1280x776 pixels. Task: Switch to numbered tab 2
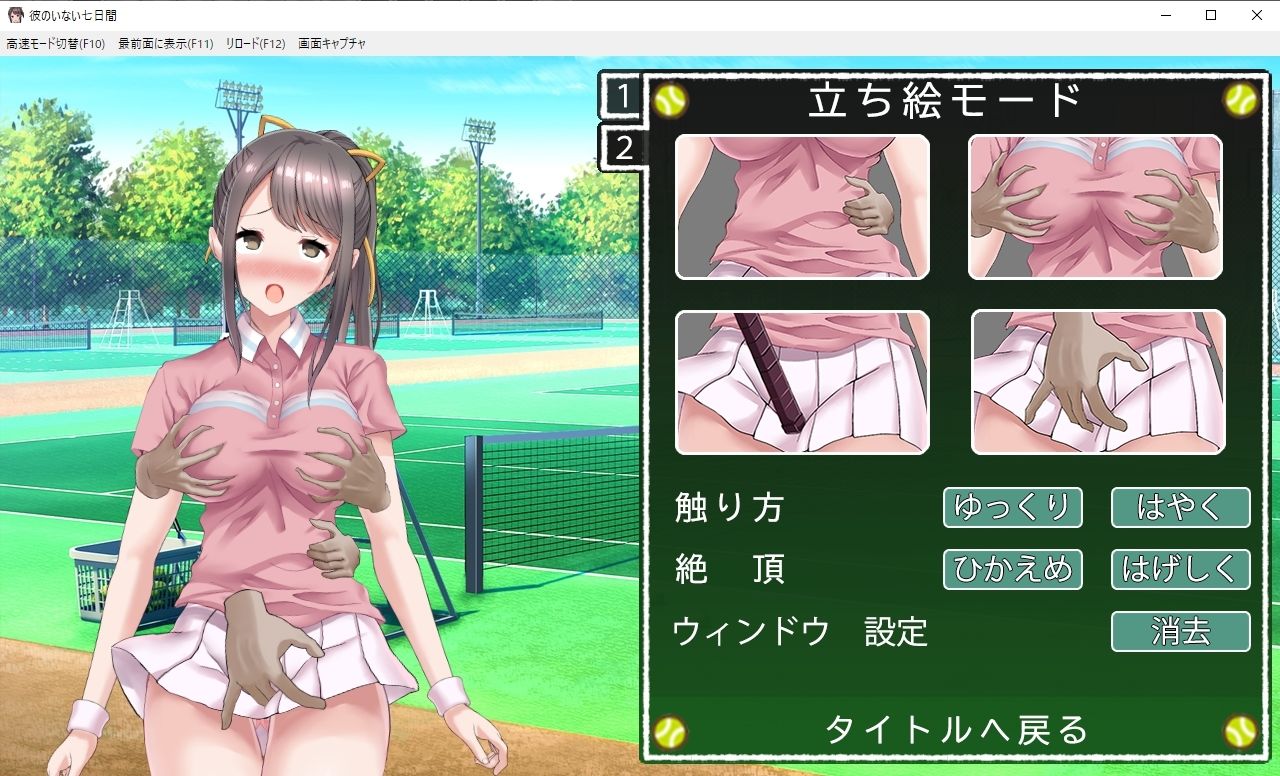click(622, 147)
